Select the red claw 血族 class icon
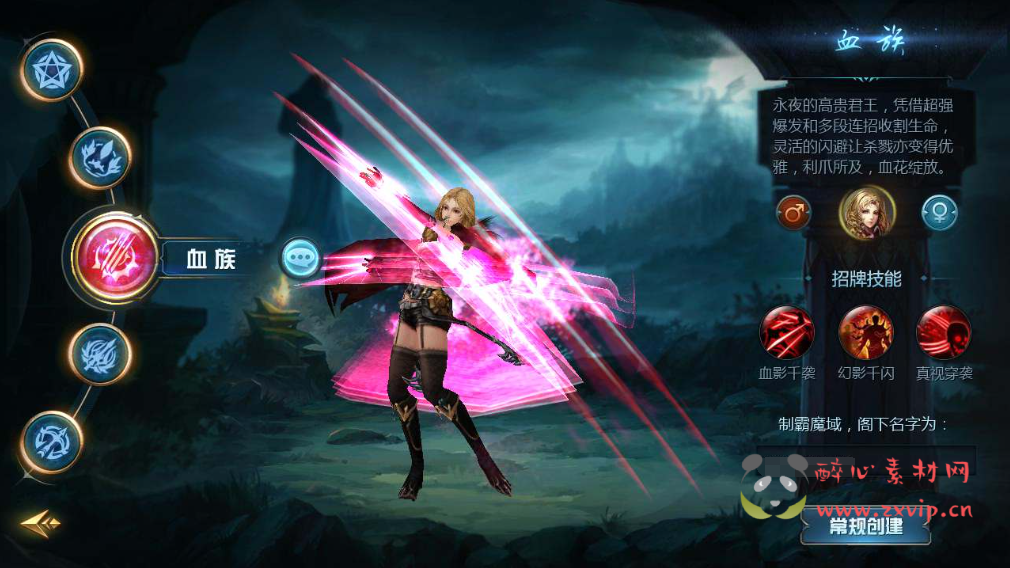This screenshot has height=568, width=1010. 113,259
